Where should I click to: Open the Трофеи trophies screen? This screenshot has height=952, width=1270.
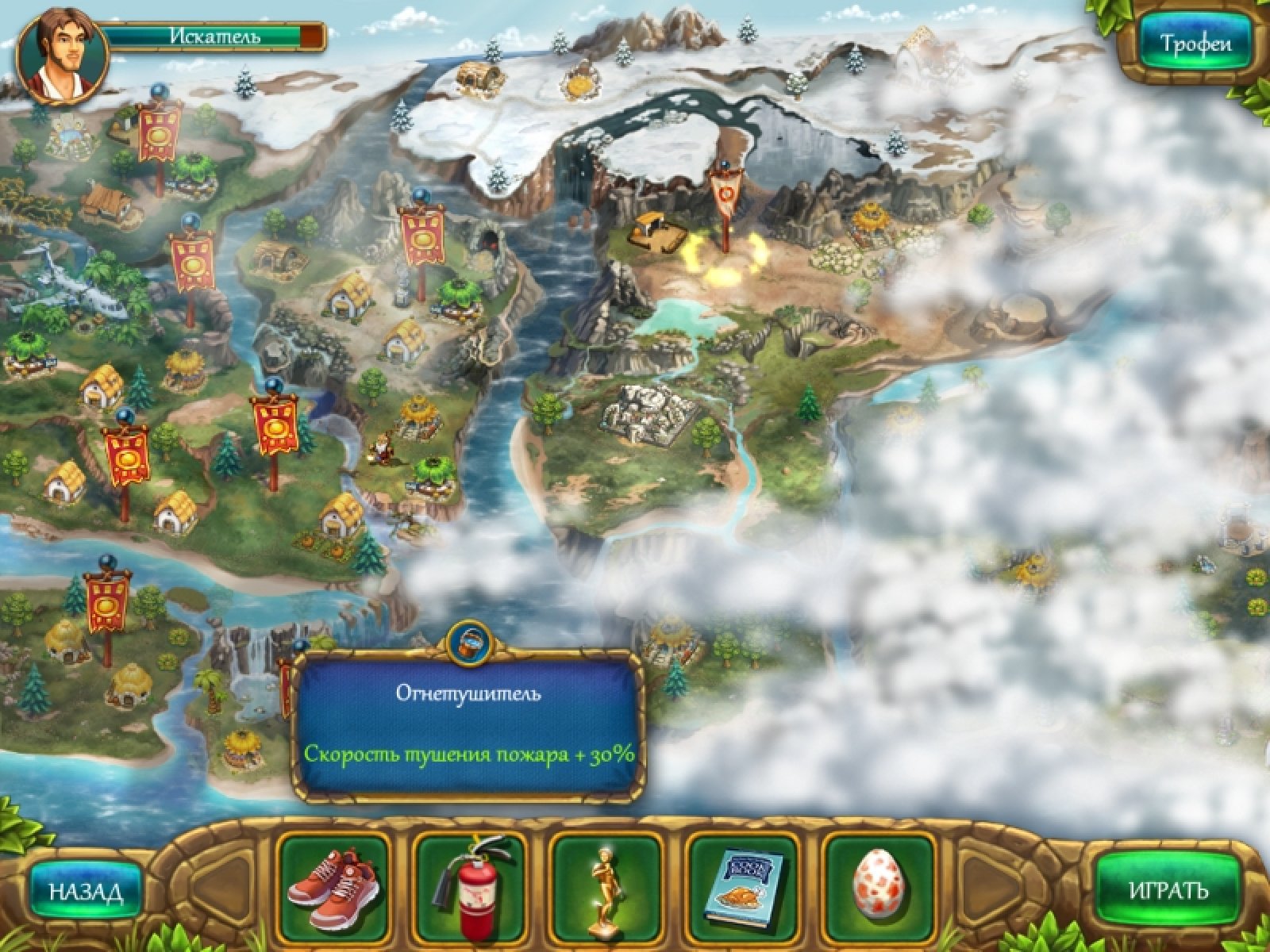pyautogui.click(x=1196, y=44)
